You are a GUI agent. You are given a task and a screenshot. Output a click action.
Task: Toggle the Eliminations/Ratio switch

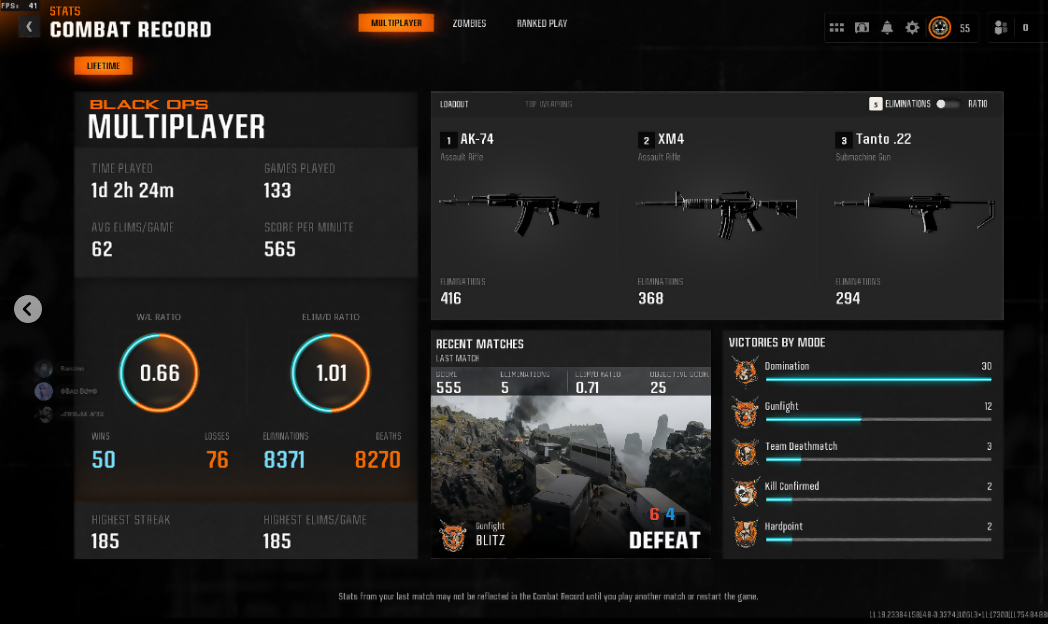946,104
